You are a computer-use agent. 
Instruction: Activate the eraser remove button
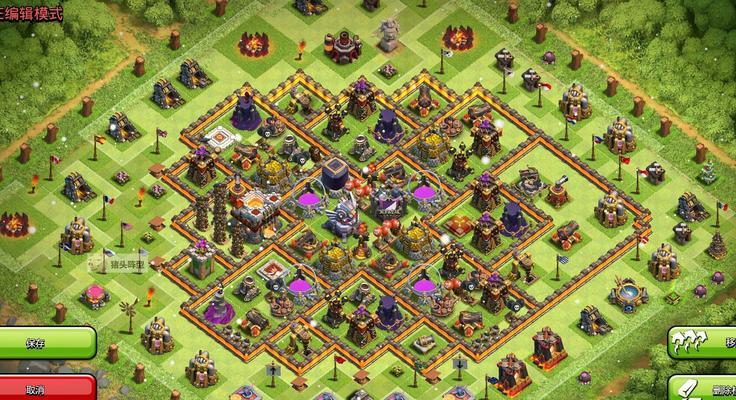tap(703, 387)
